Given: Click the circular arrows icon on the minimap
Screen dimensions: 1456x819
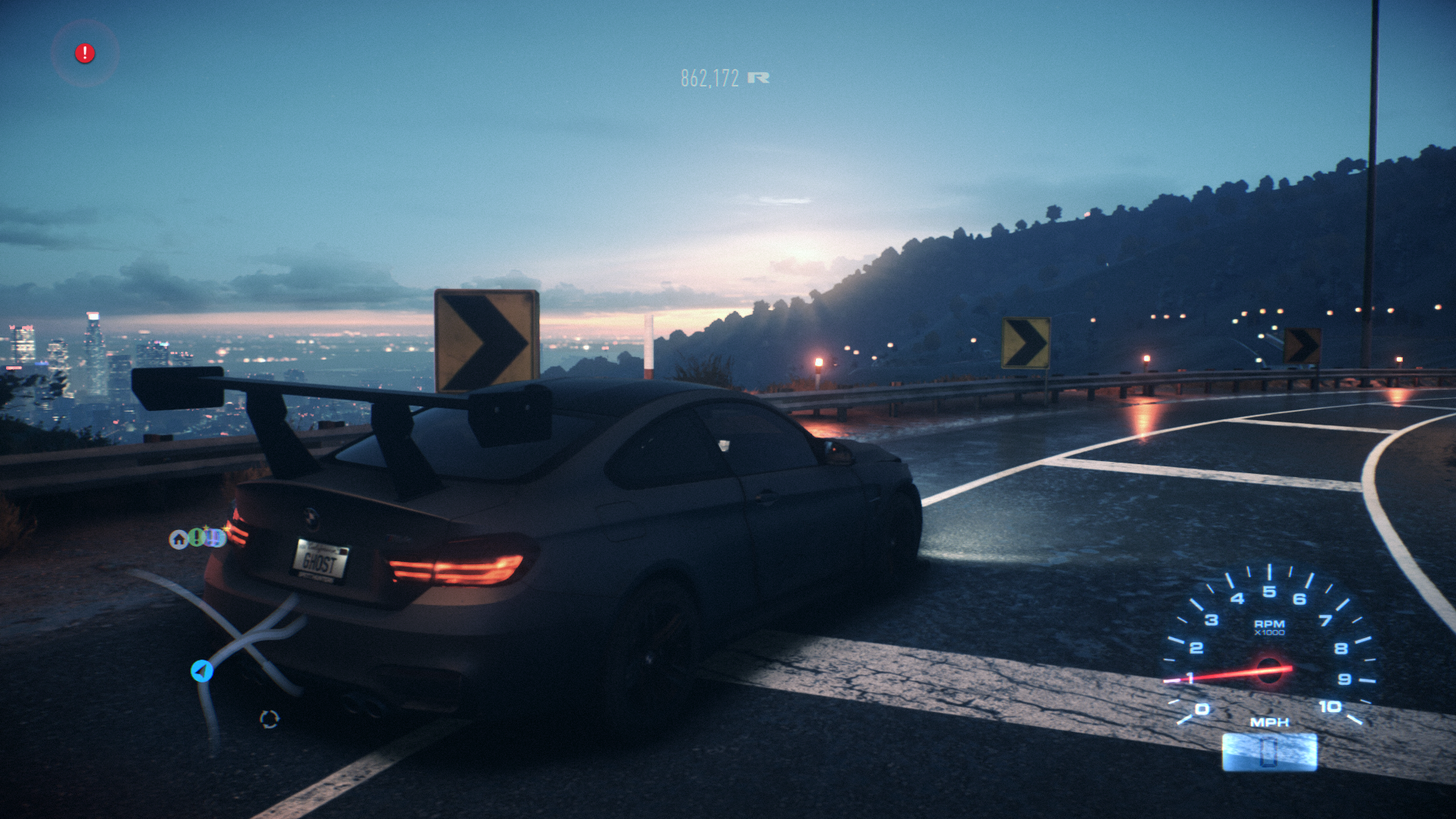Looking at the screenshot, I should [x=269, y=719].
